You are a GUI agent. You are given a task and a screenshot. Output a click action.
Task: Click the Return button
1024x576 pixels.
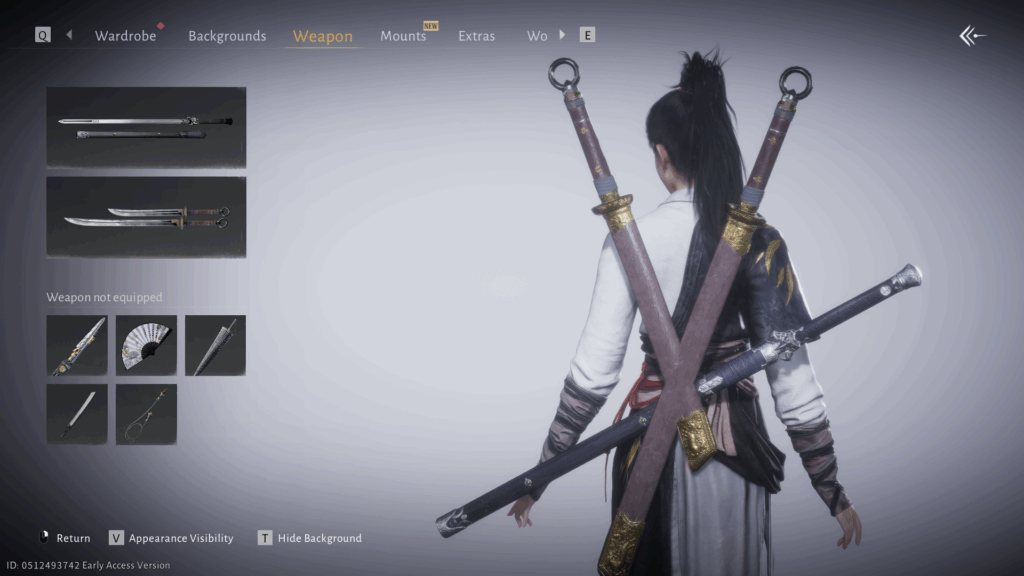pos(65,538)
